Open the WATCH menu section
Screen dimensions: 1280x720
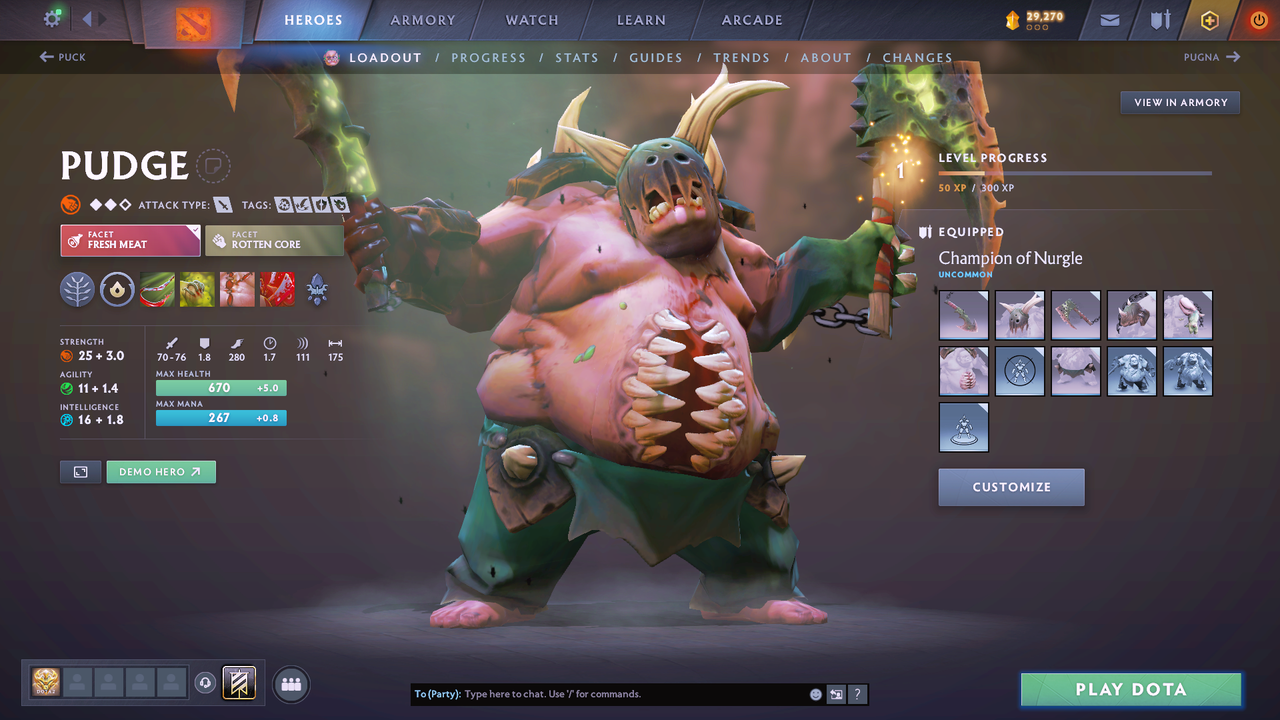531,19
